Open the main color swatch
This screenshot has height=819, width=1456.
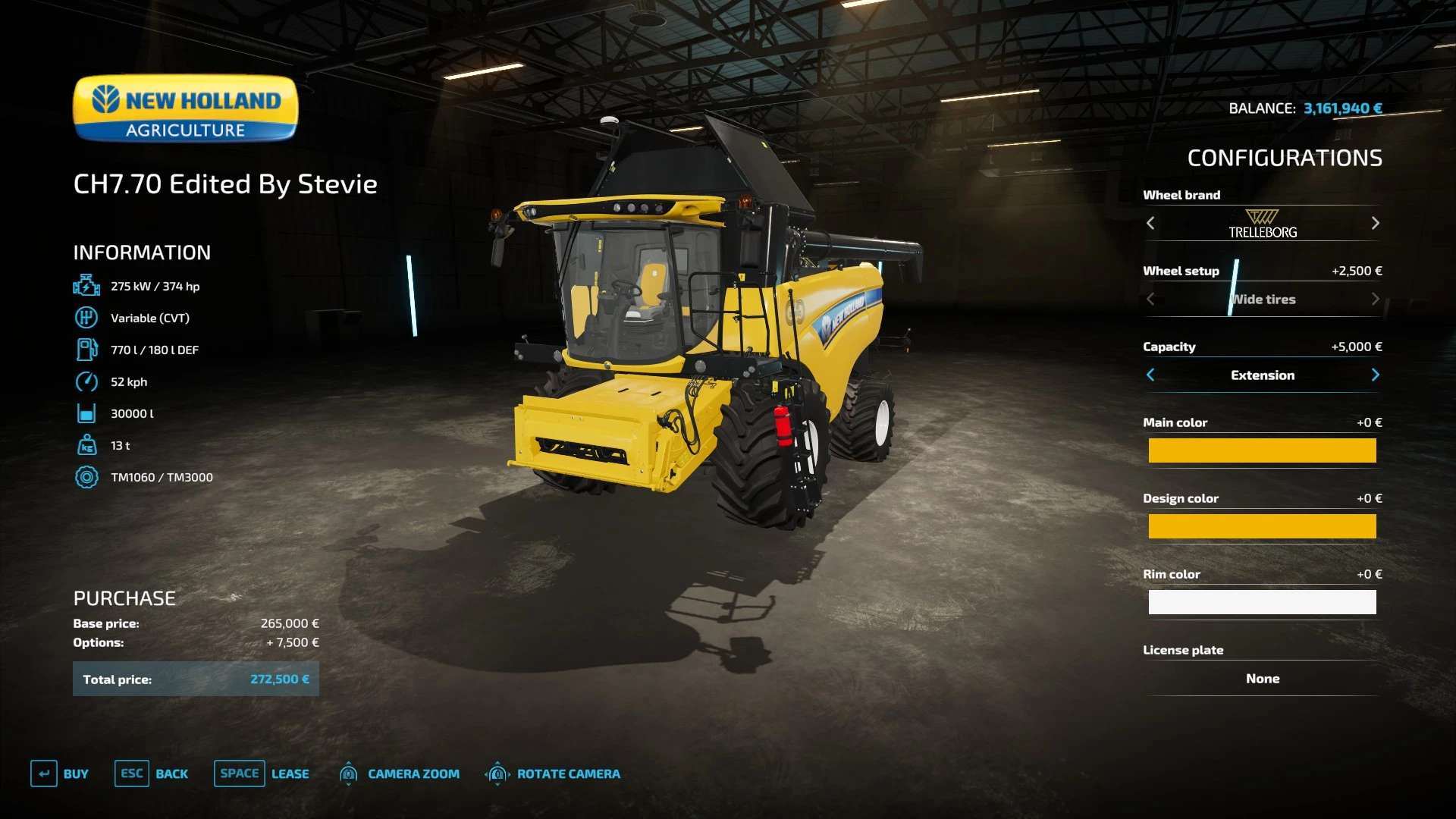pyautogui.click(x=1262, y=450)
